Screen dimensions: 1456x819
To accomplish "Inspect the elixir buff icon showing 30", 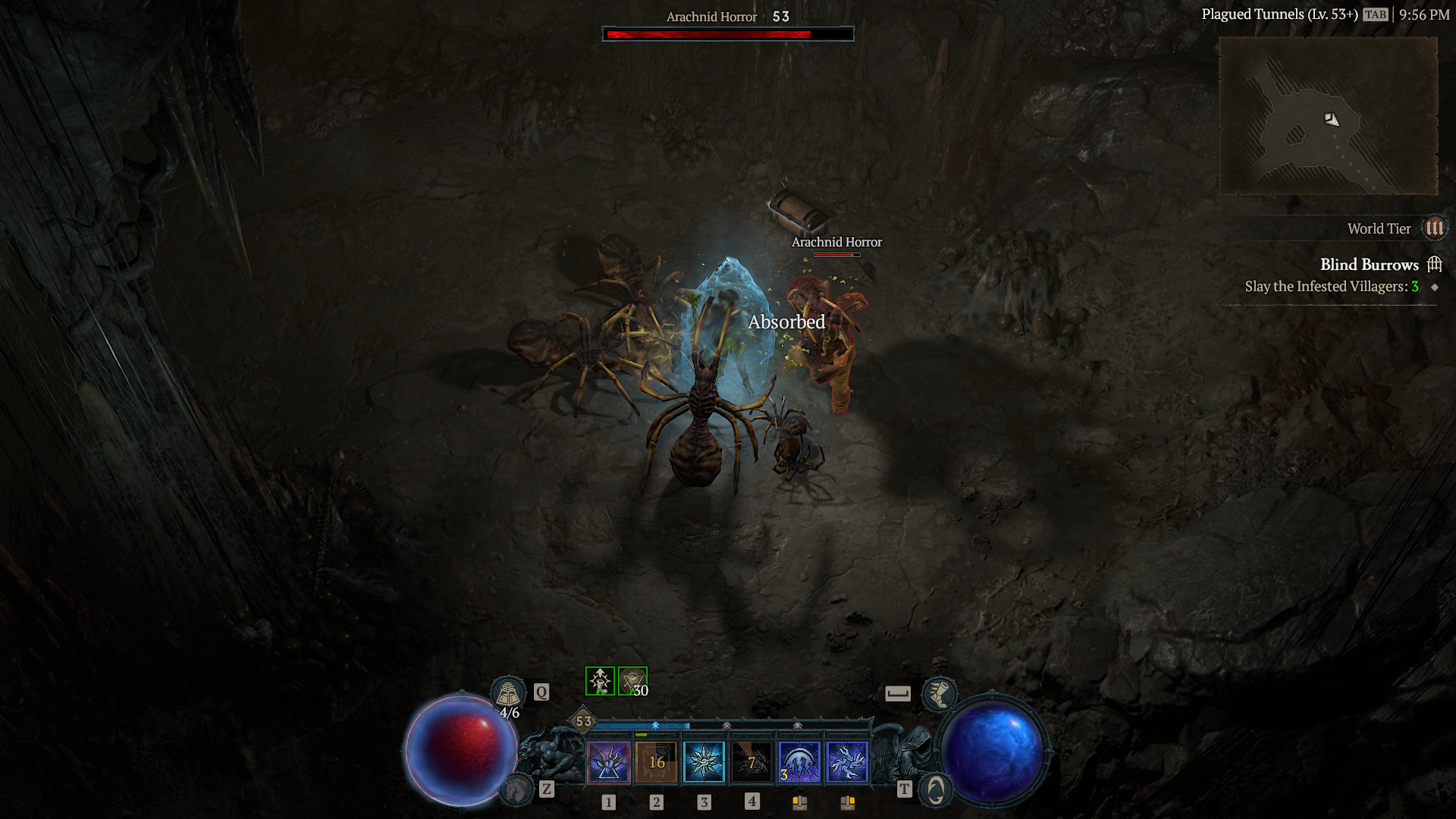I will [632, 681].
